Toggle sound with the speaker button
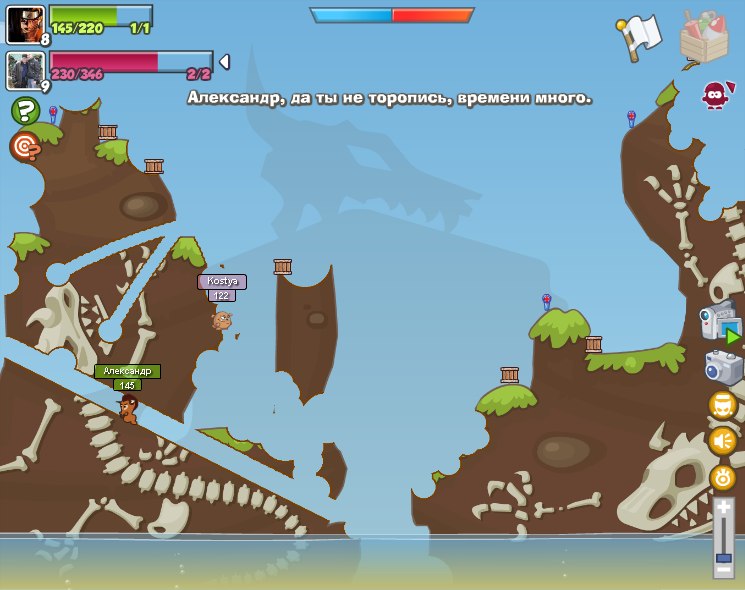 (x=723, y=440)
